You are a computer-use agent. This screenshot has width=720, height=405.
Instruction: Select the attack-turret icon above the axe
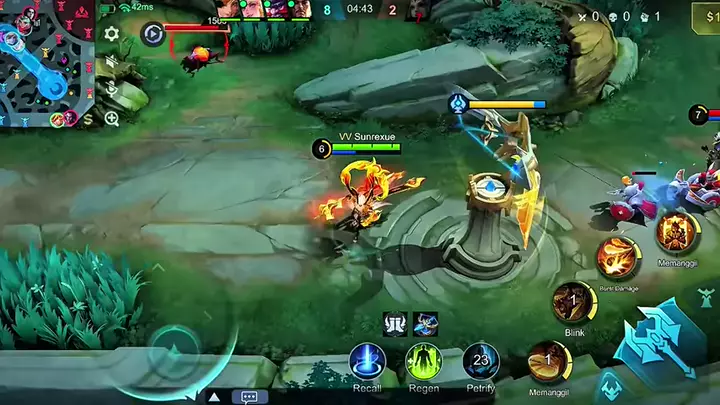pos(705,299)
